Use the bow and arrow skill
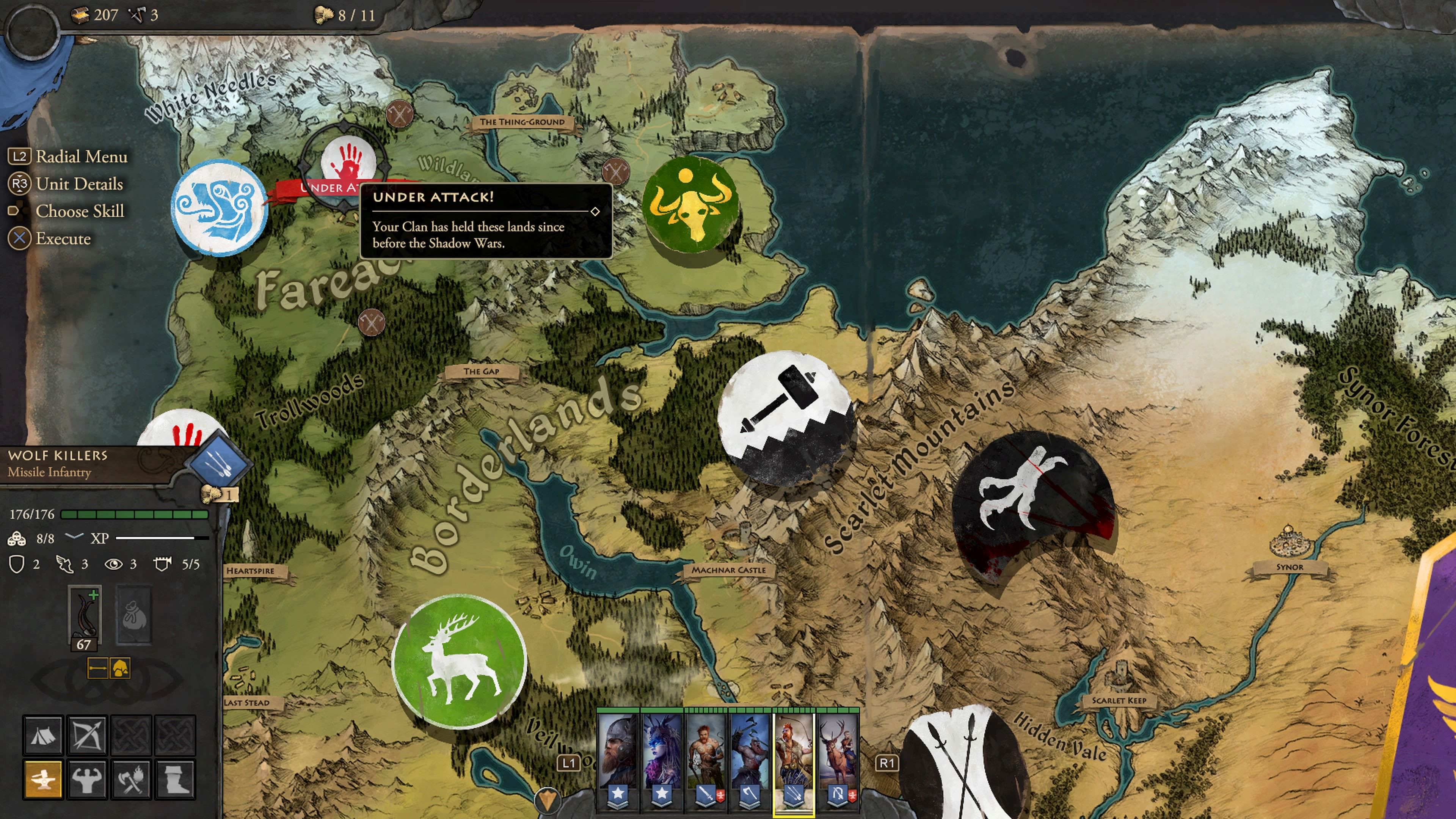1456x819 pixels. click(x=87, y=735)
